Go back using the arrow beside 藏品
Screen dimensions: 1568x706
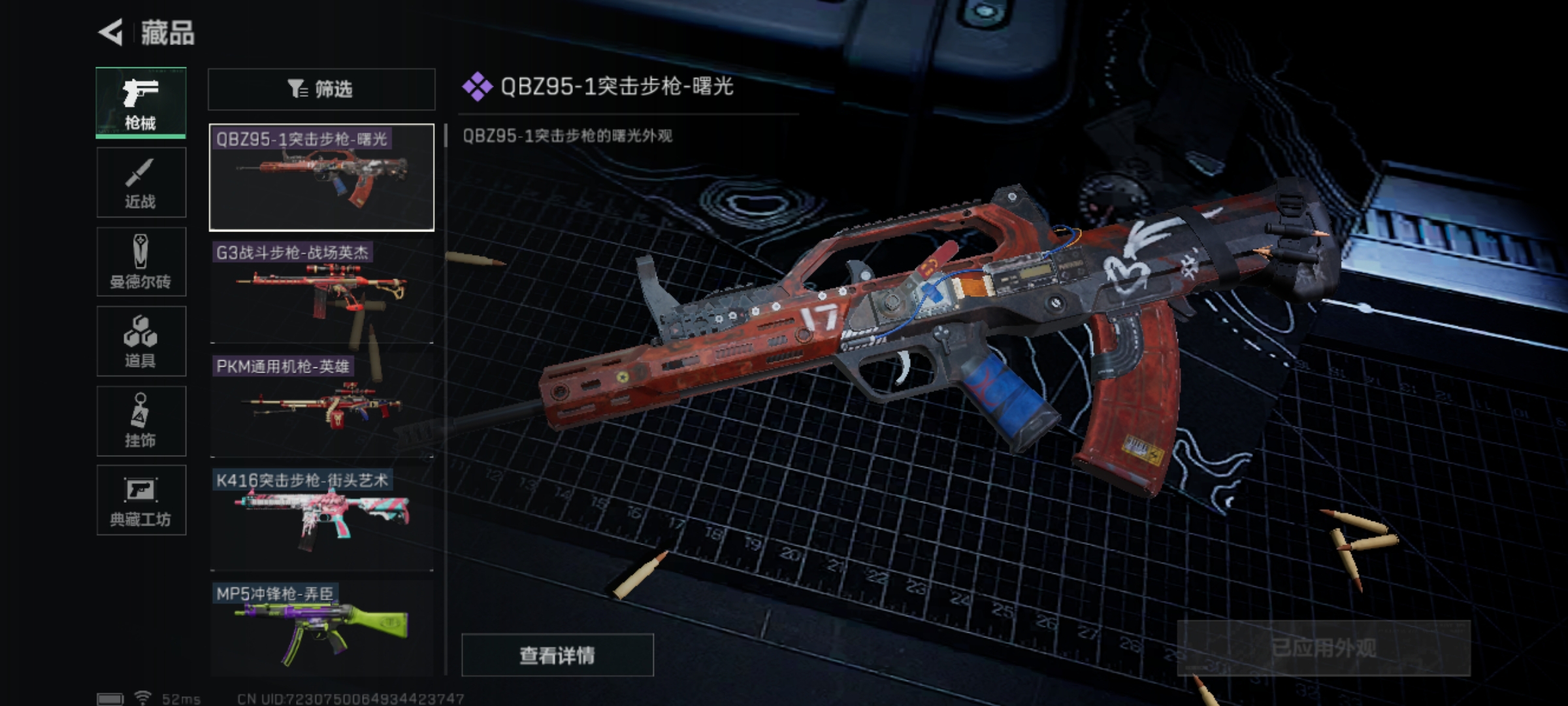112,33
